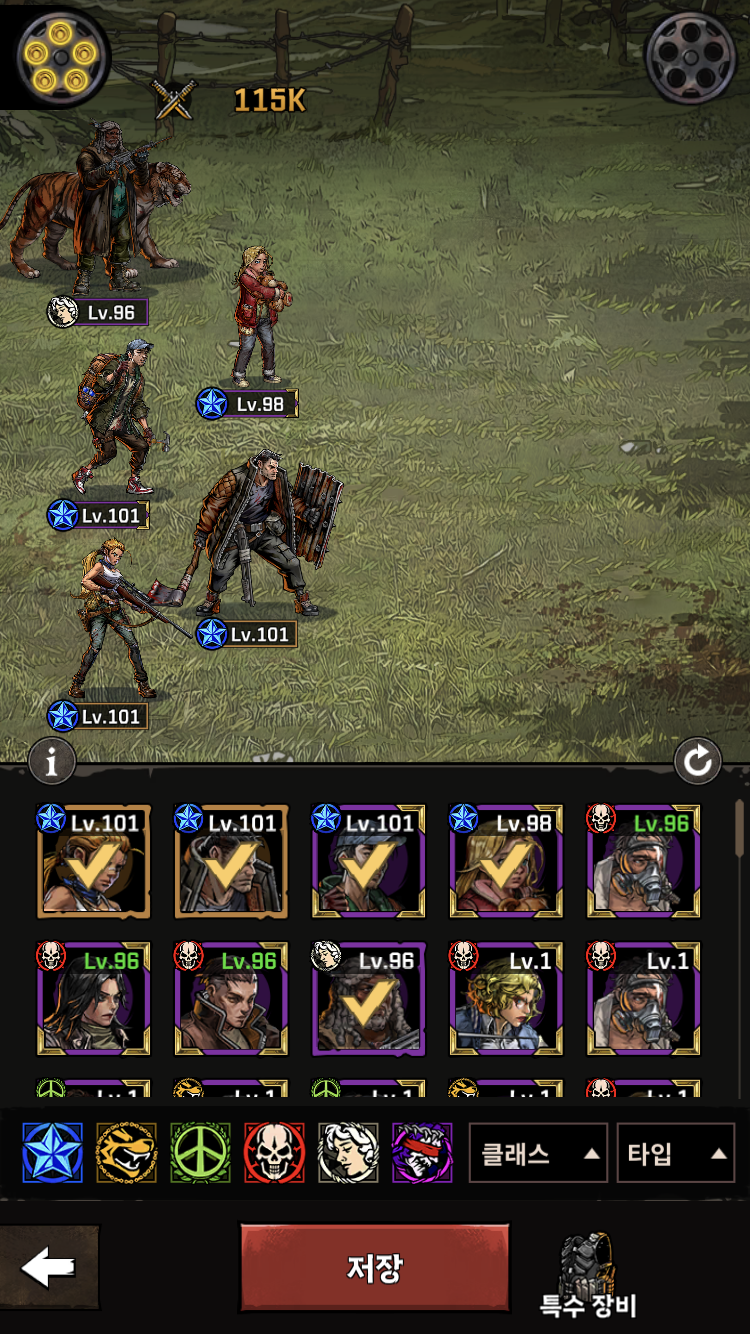Filter heroes by blue star faction

[52, 1153]
